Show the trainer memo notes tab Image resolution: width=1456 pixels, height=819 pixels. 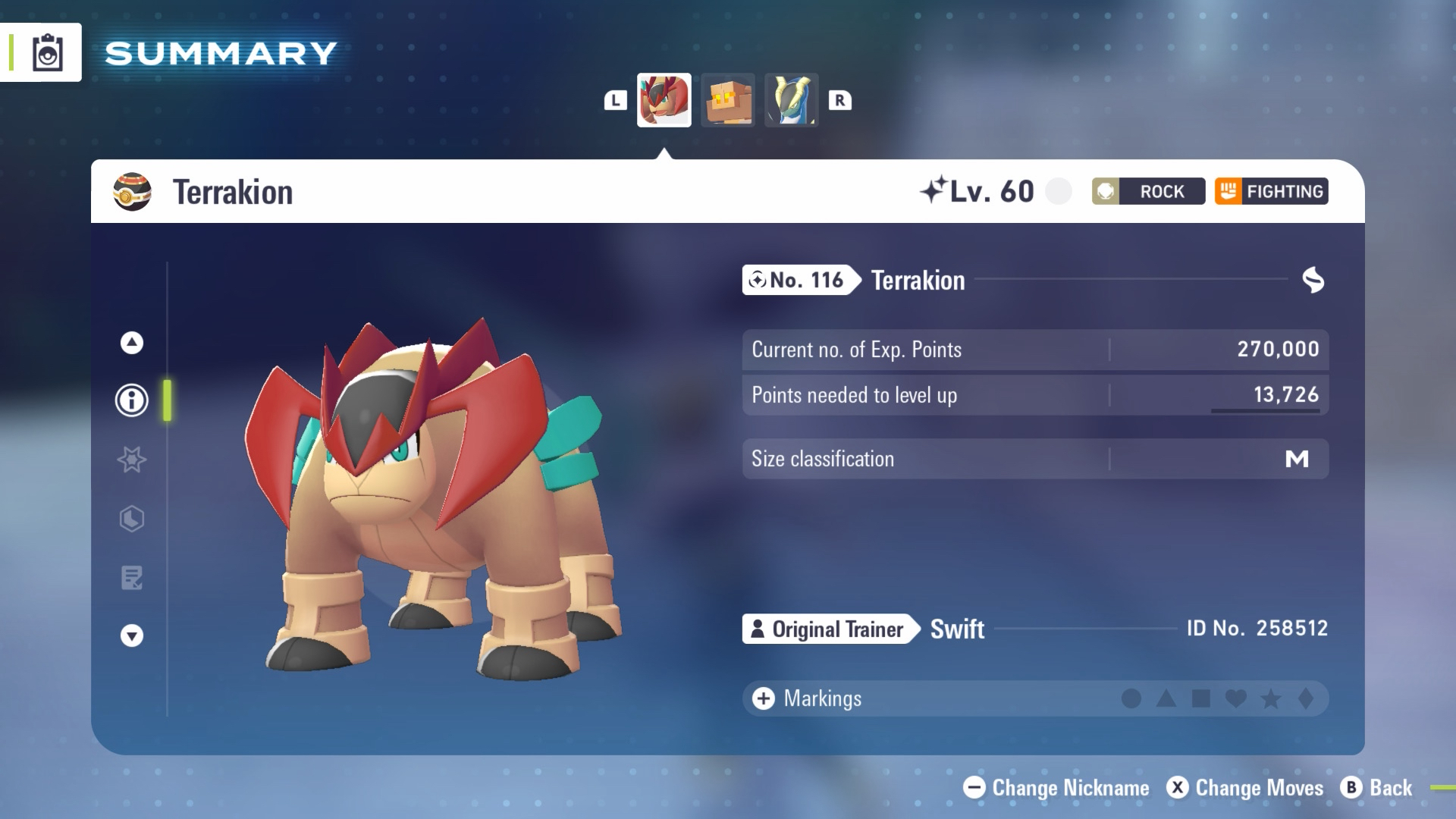tap(132, 578)
